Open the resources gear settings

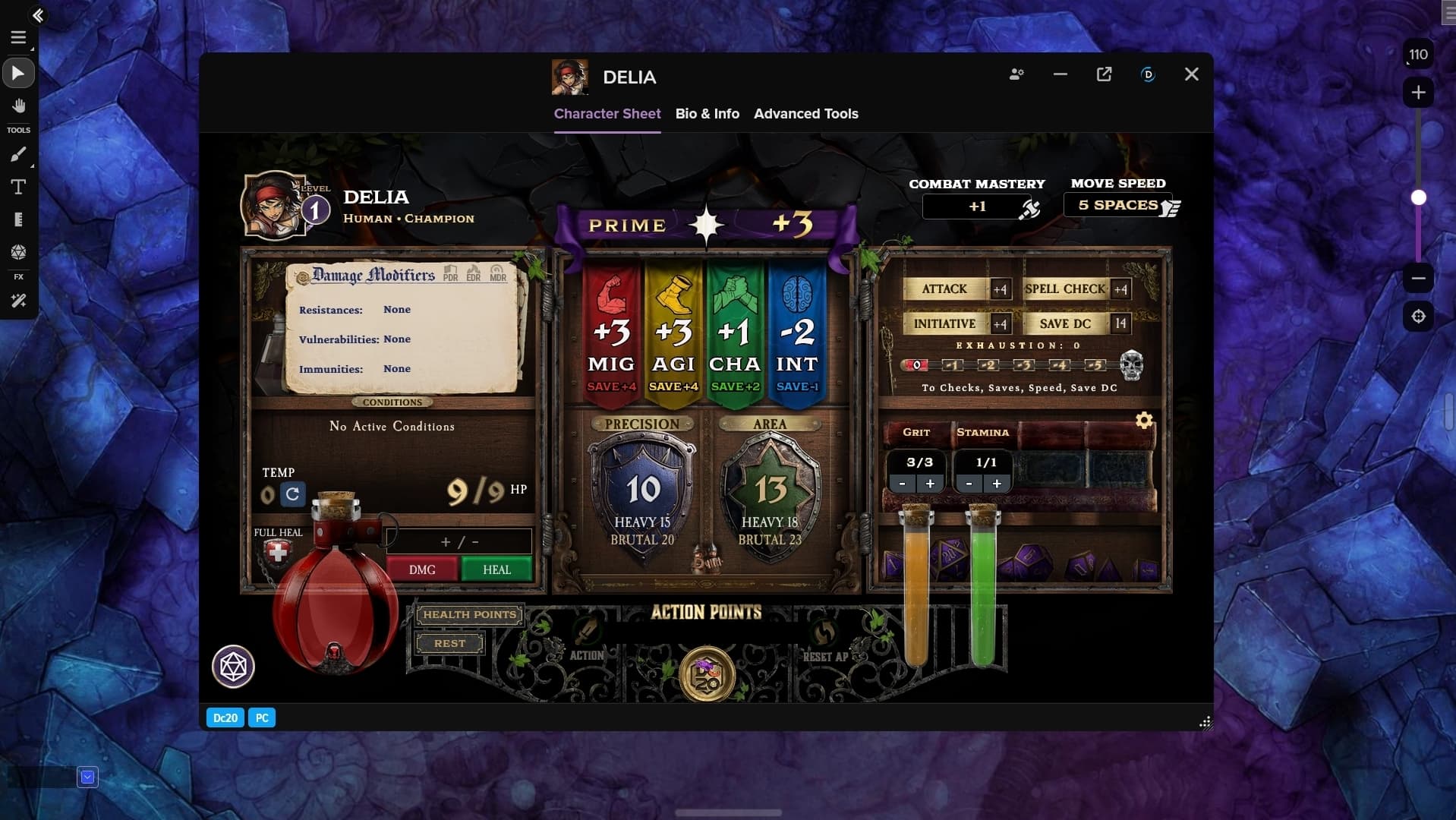click(x=1144, y=420)
